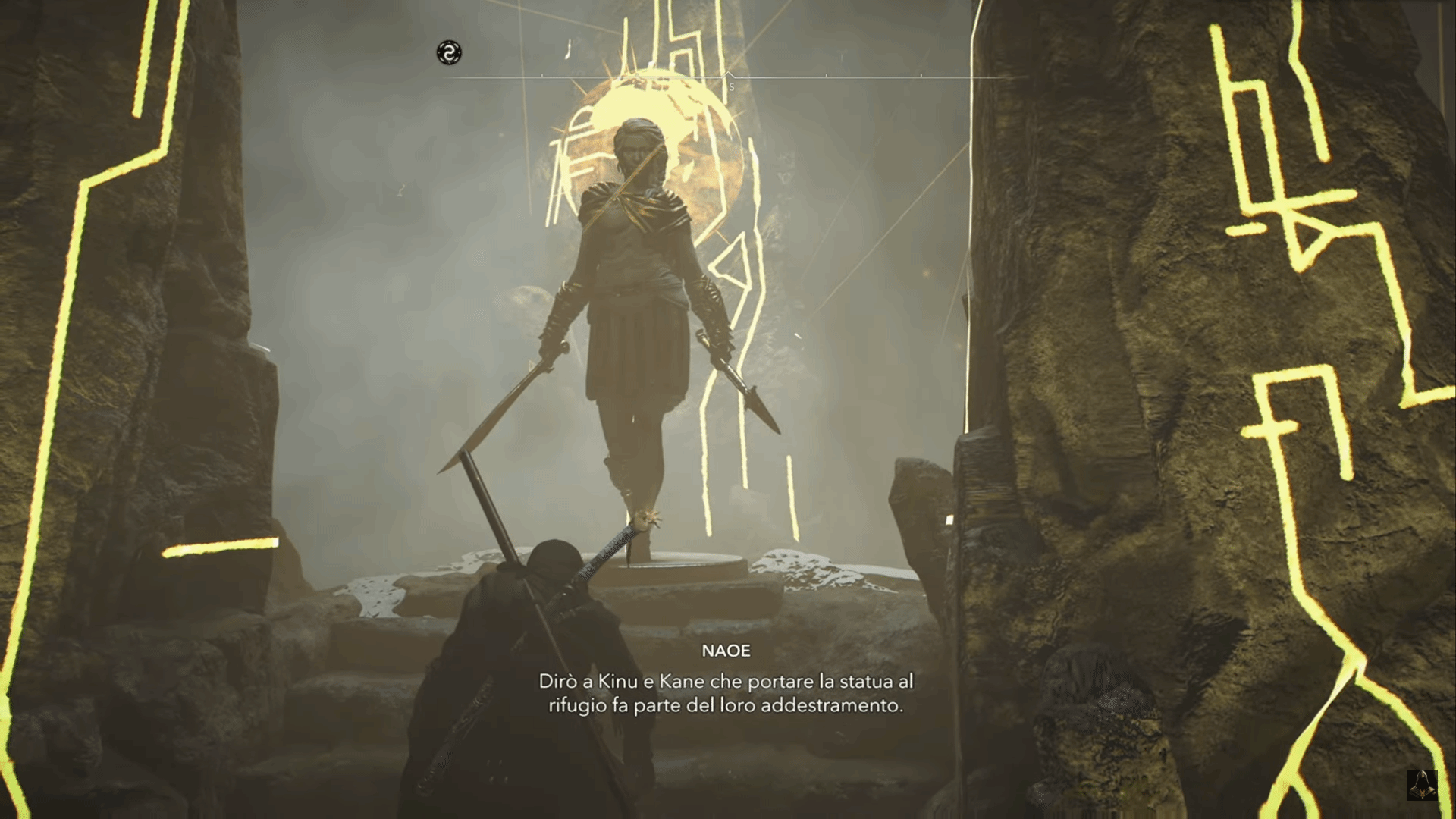Click the hooded figure watermark logo
Viewport: 1456px width, 819px height.
pos(1422,785)
